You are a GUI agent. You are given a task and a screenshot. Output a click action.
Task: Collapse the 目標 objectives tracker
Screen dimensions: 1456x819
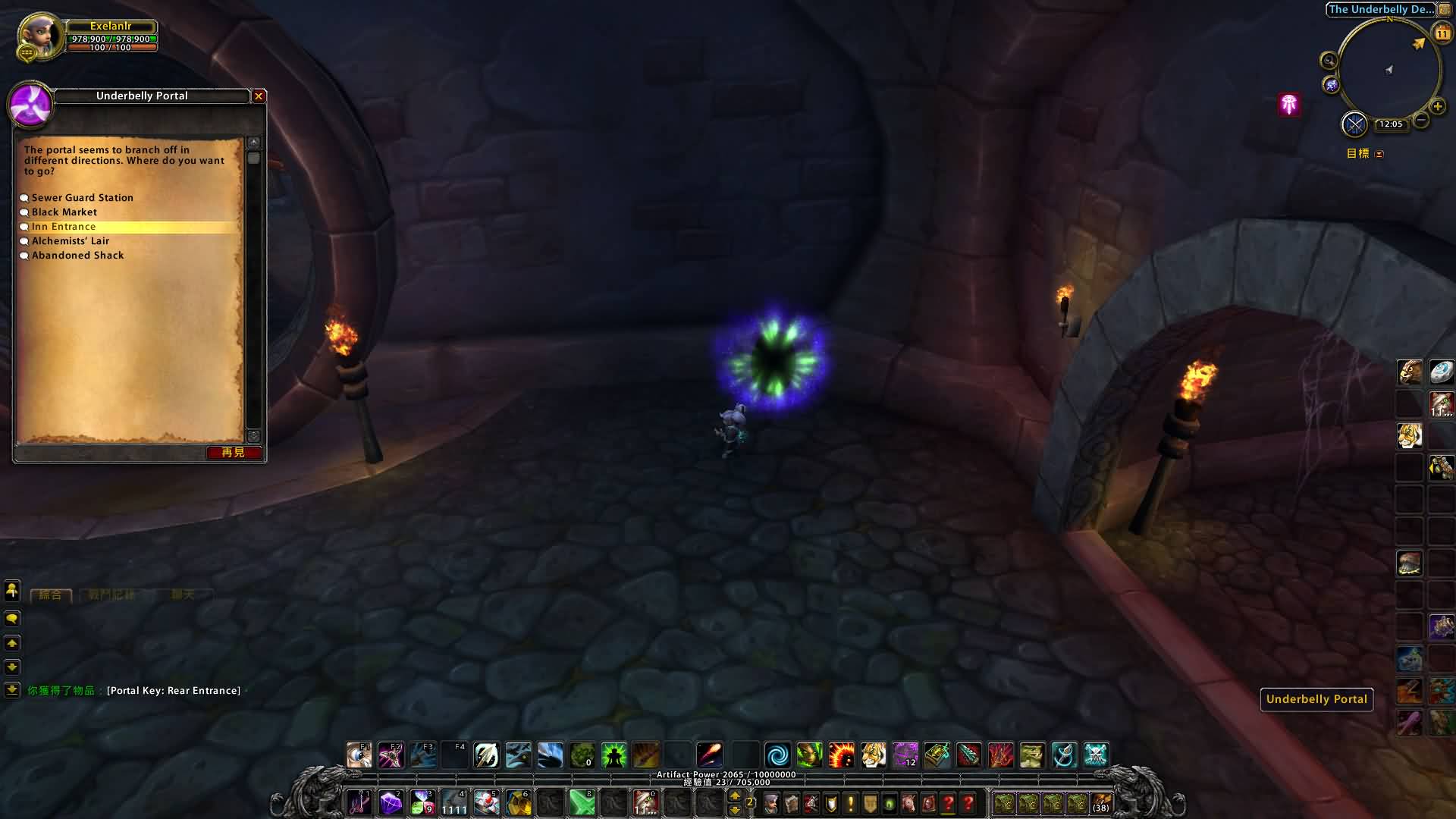[x=1379, y=154]
